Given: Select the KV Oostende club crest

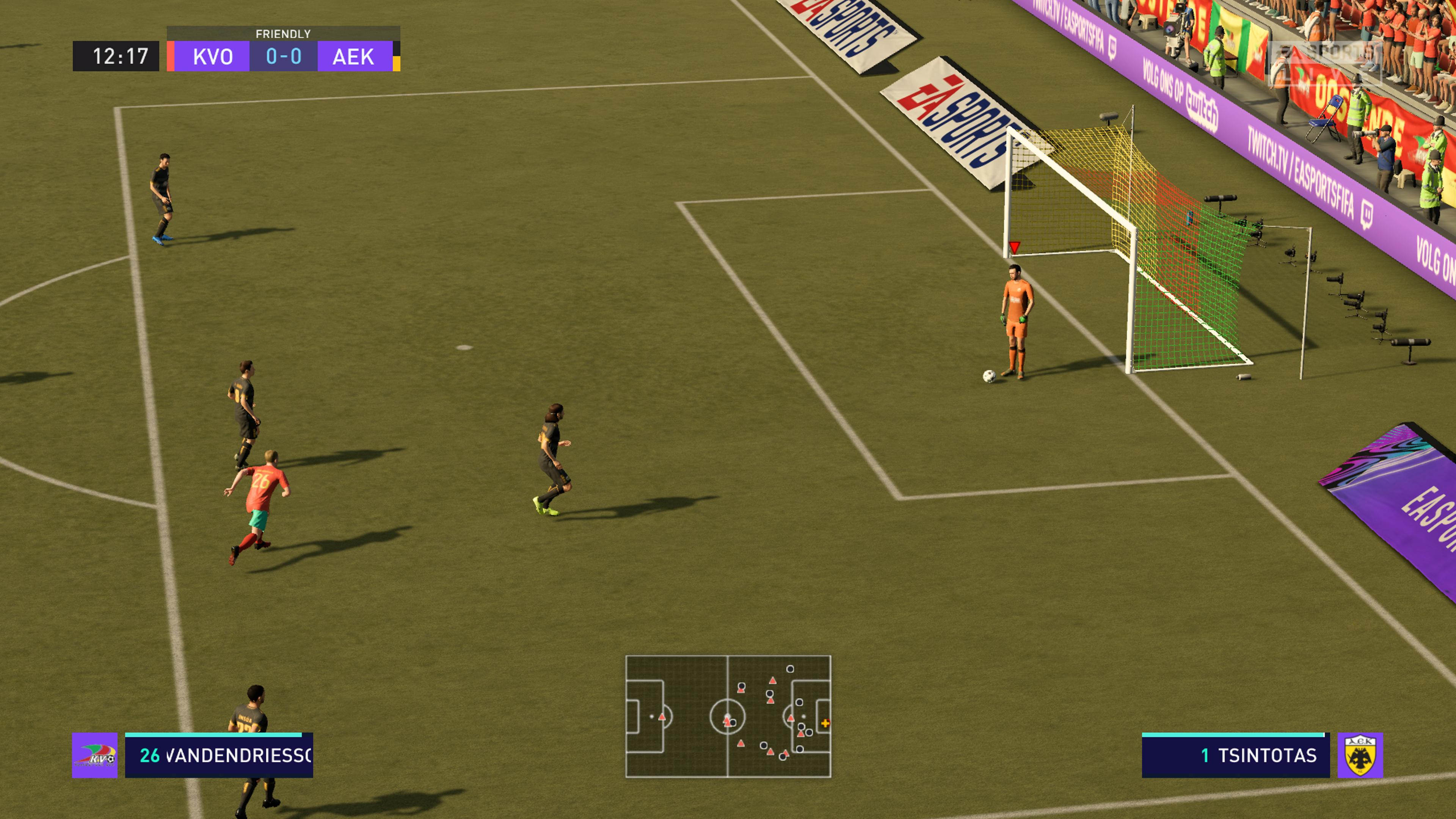Looking at the screenshot, I should (95, 756).
